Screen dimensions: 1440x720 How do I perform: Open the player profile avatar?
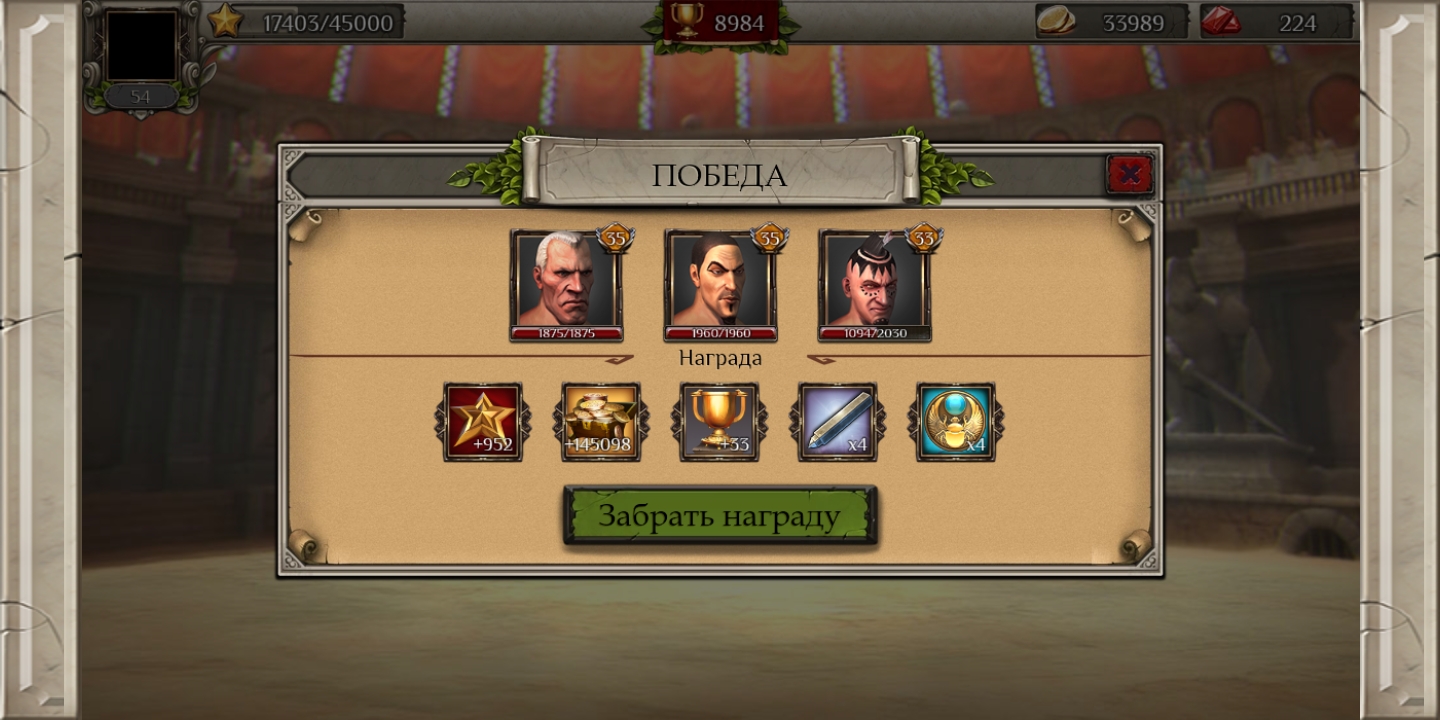coord(142,47)
